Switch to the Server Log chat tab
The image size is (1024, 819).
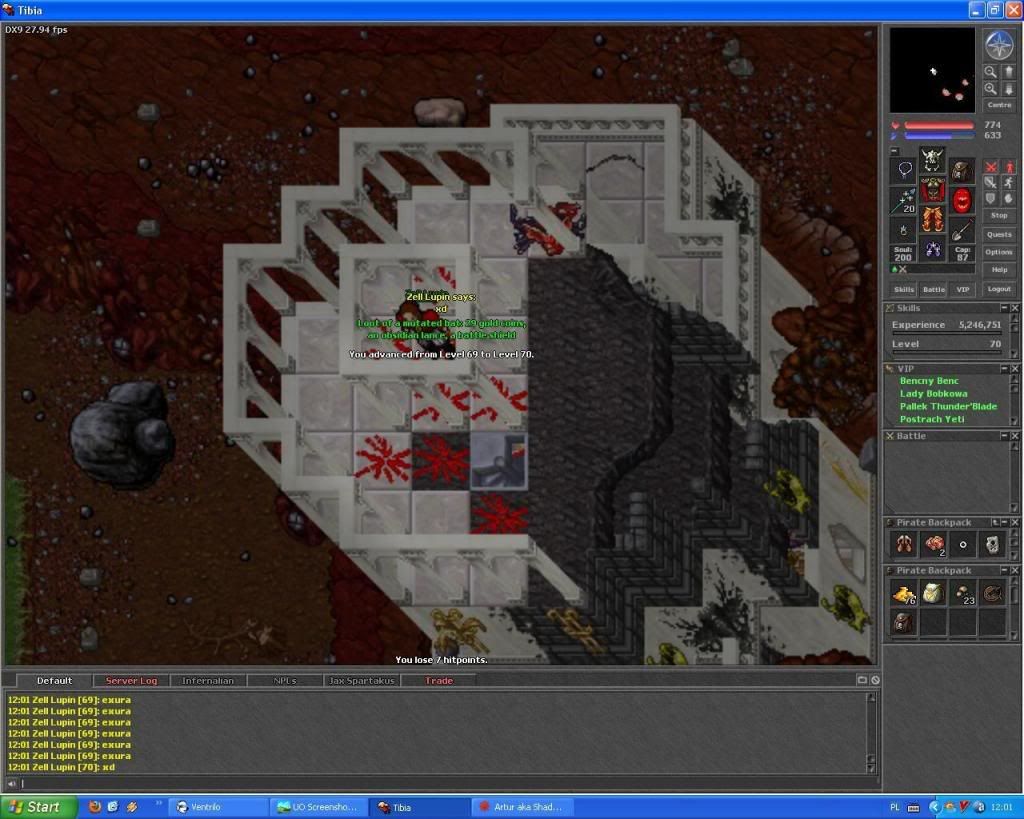tap(131, 681)
